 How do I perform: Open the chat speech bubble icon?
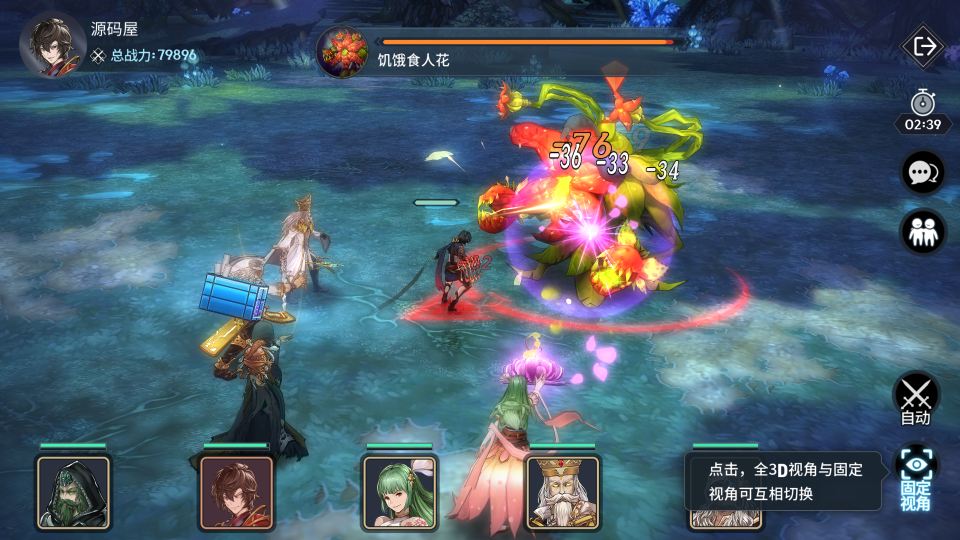pyautogui.click(x=922, y=173)
